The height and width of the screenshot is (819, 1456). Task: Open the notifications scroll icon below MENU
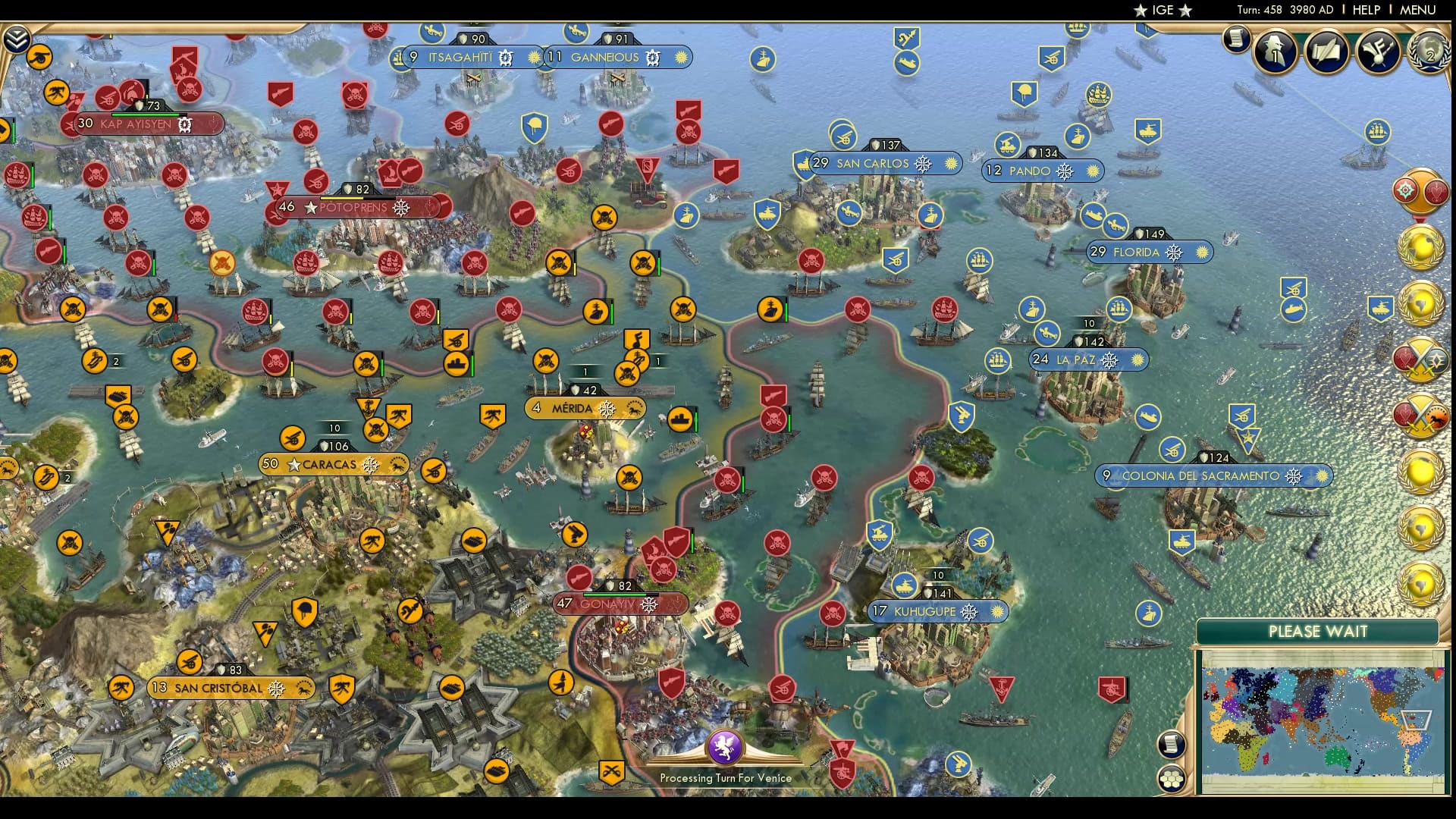pyautogui.click(x=1236, y=39)
